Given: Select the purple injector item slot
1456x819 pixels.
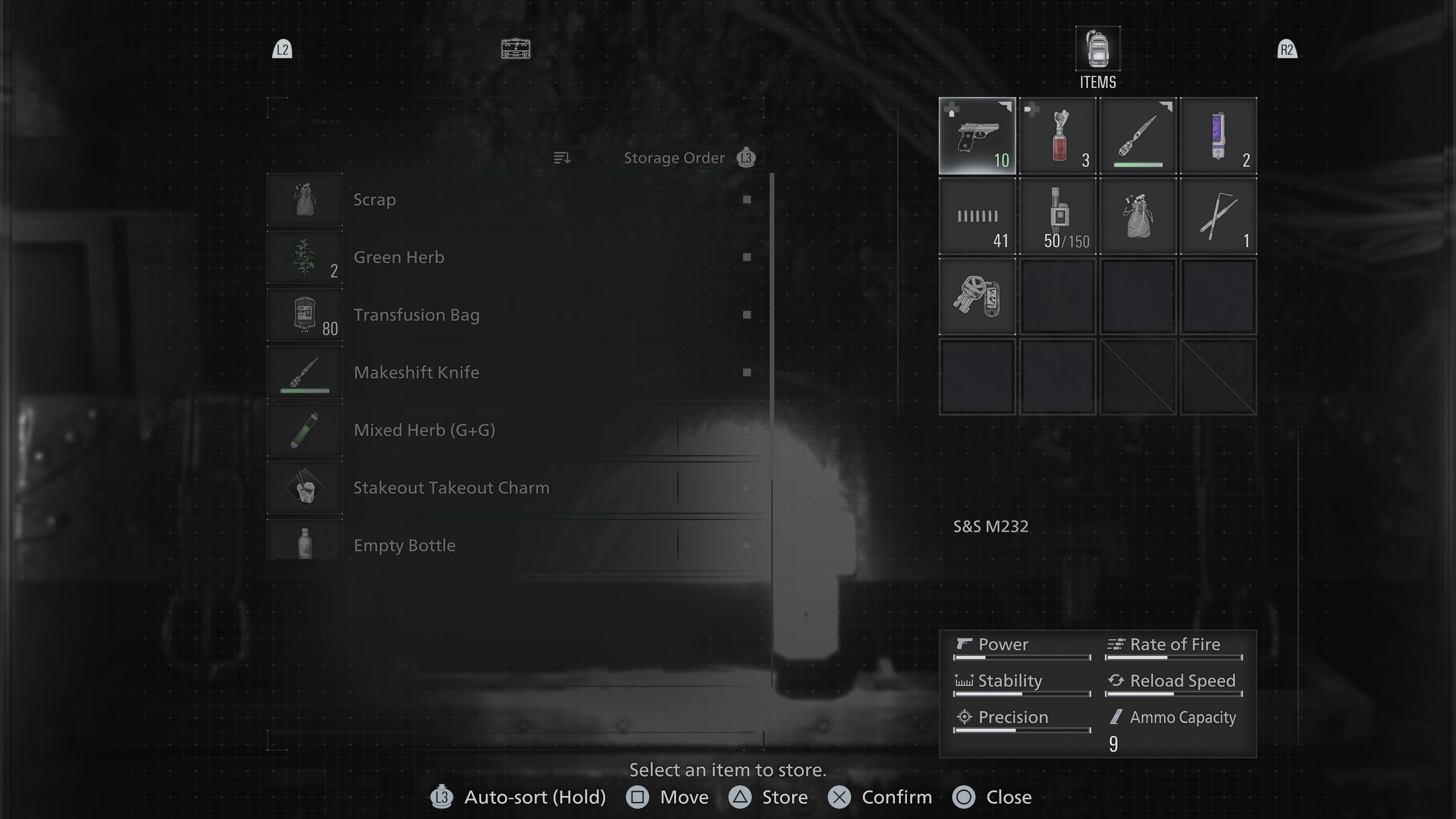Looking at the screenshot, I should pyautogui.click(x=1218, y=136).
